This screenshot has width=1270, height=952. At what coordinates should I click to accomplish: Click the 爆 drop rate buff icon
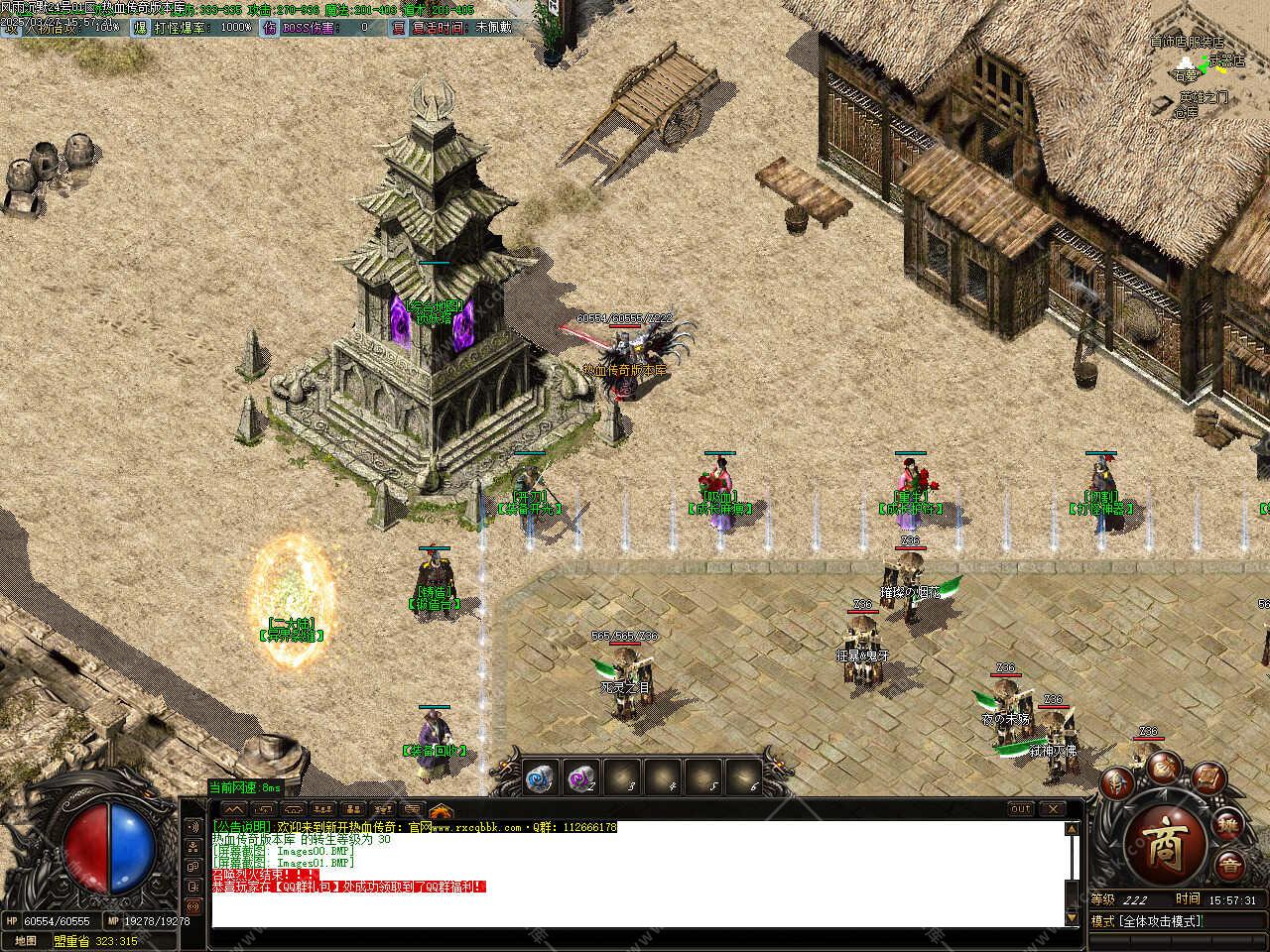(x=141, y=28)
